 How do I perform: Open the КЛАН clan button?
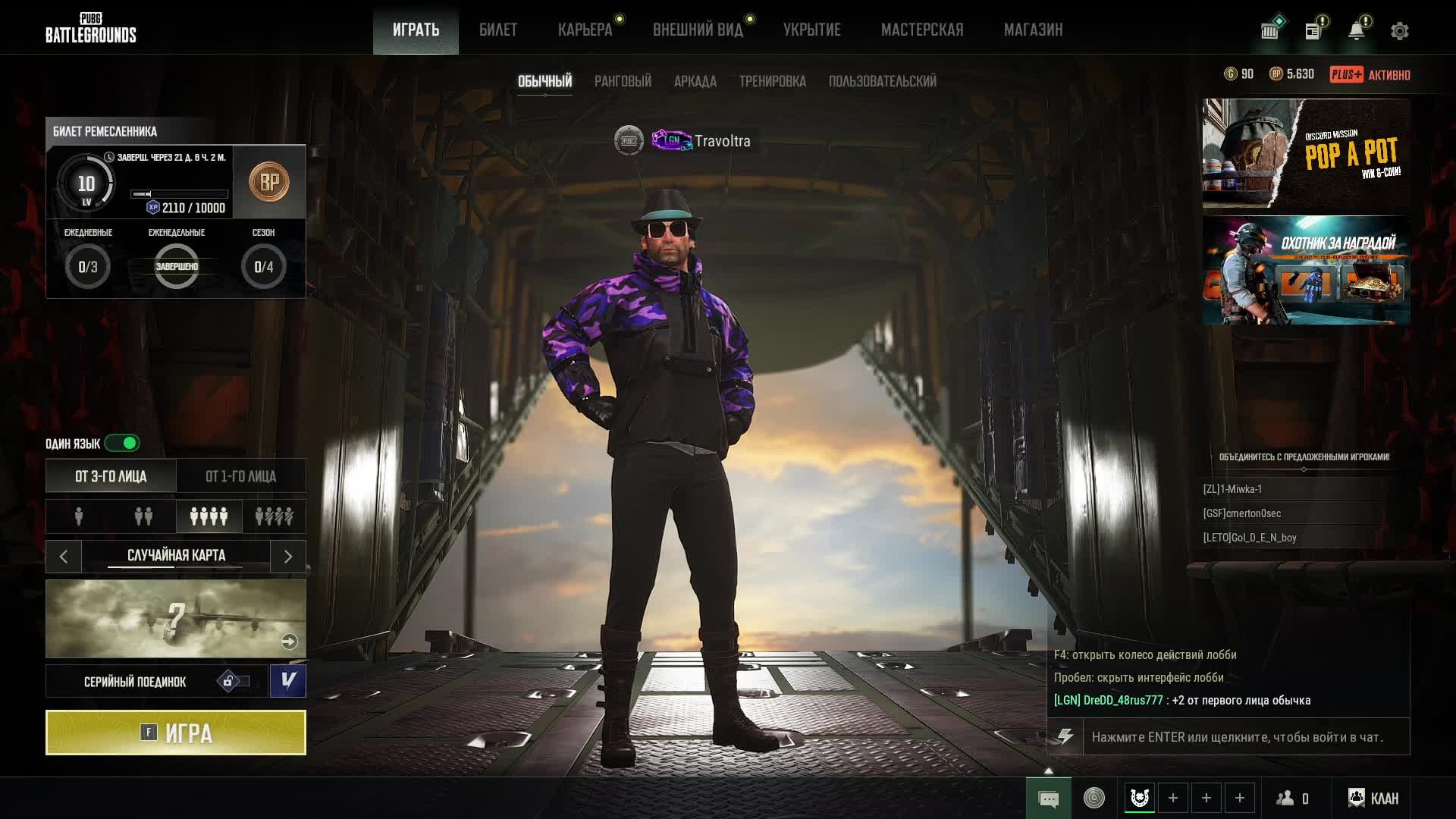click(x=1373, y=798)
